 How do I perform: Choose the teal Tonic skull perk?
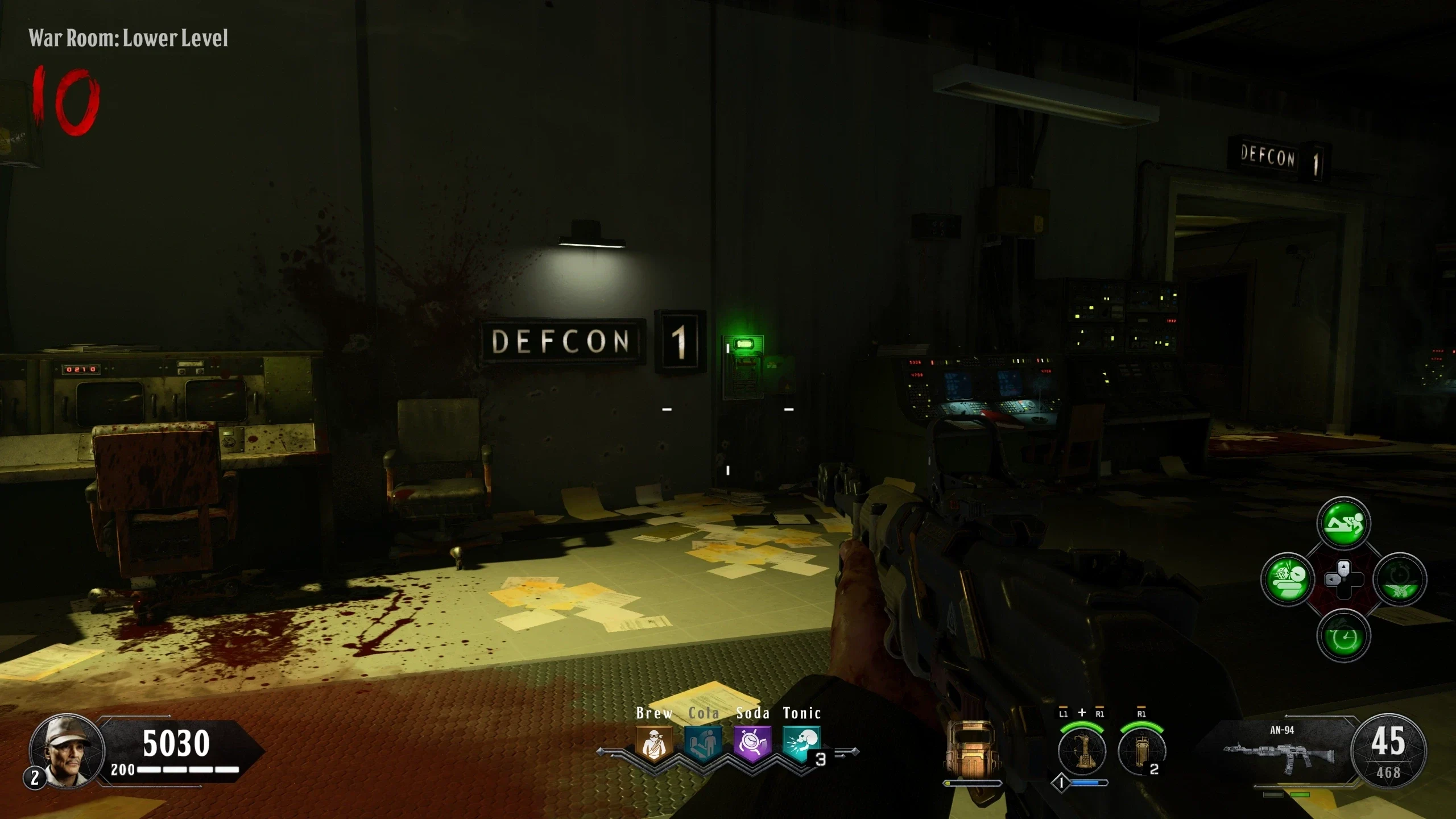pyautogui.click(x=801, y=744)
